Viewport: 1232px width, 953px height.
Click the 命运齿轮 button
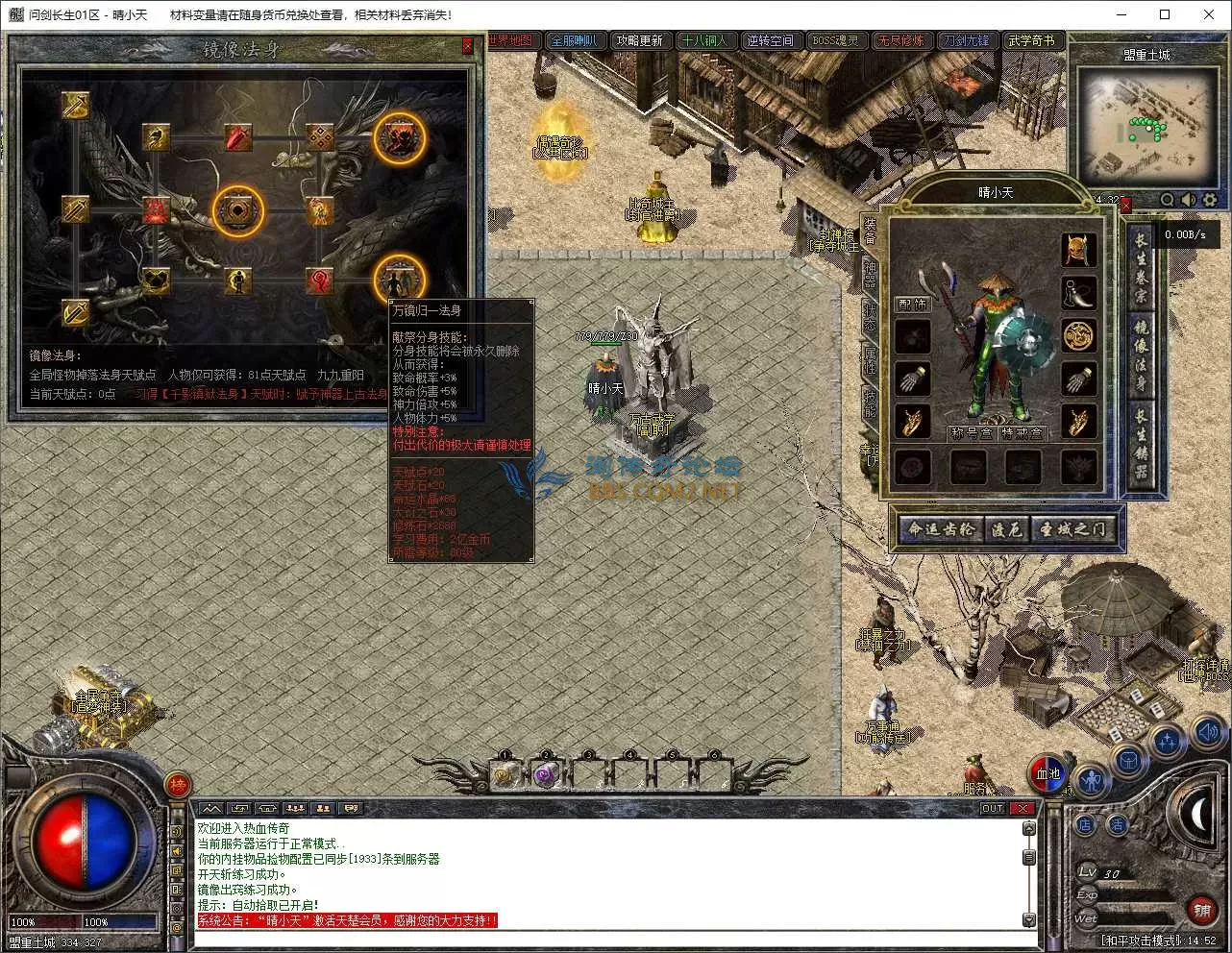[942, 529]
